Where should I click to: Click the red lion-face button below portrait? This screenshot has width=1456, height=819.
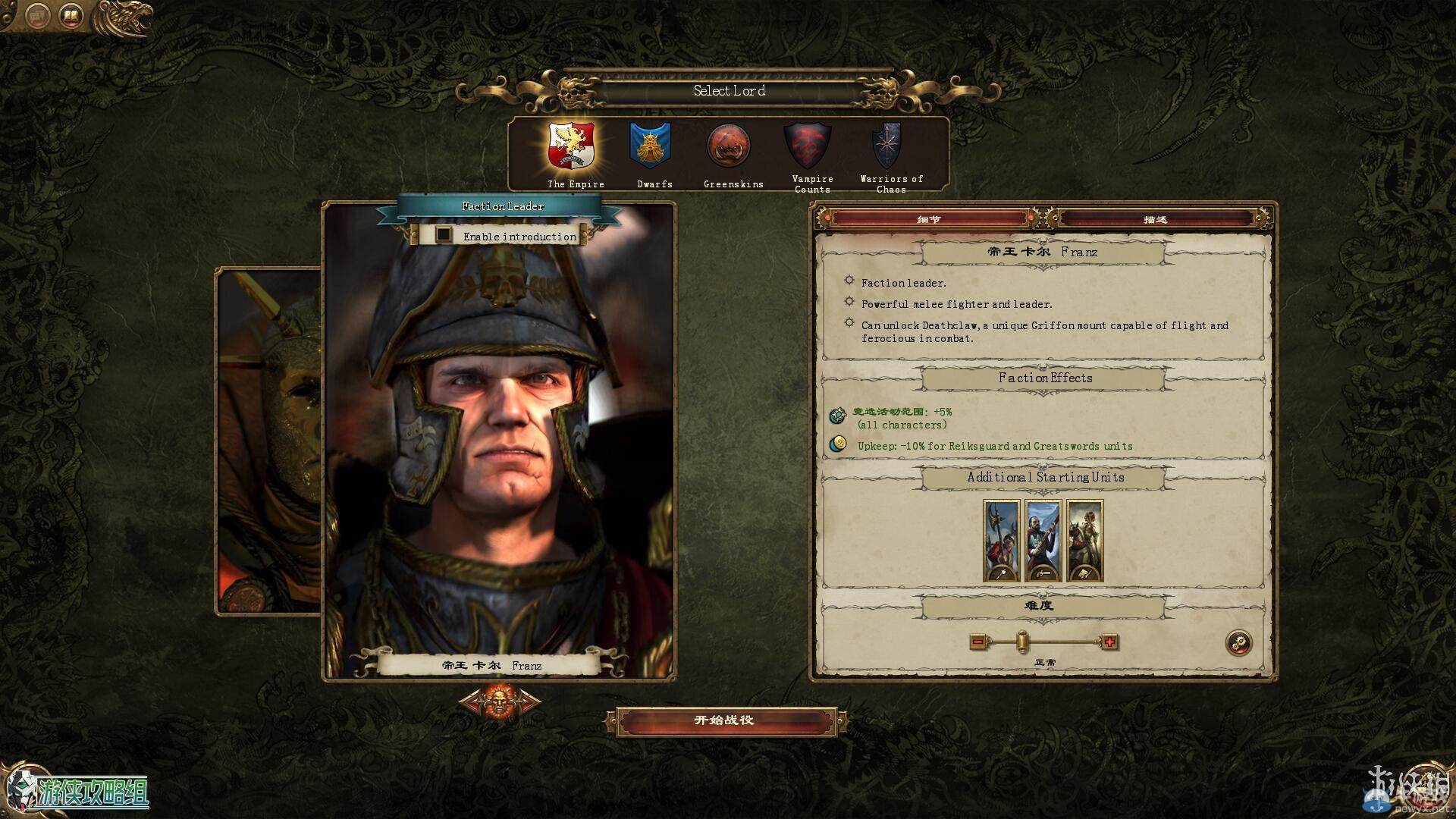pos(500,701)
